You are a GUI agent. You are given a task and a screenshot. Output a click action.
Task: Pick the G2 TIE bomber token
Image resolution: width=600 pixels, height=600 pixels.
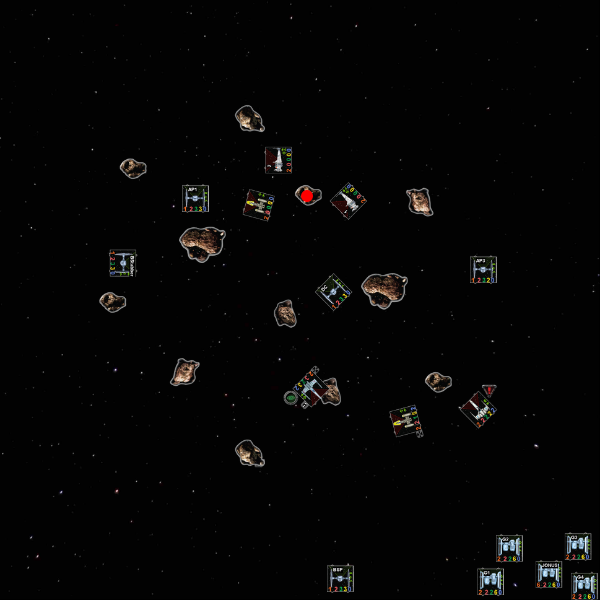[509, 548]
